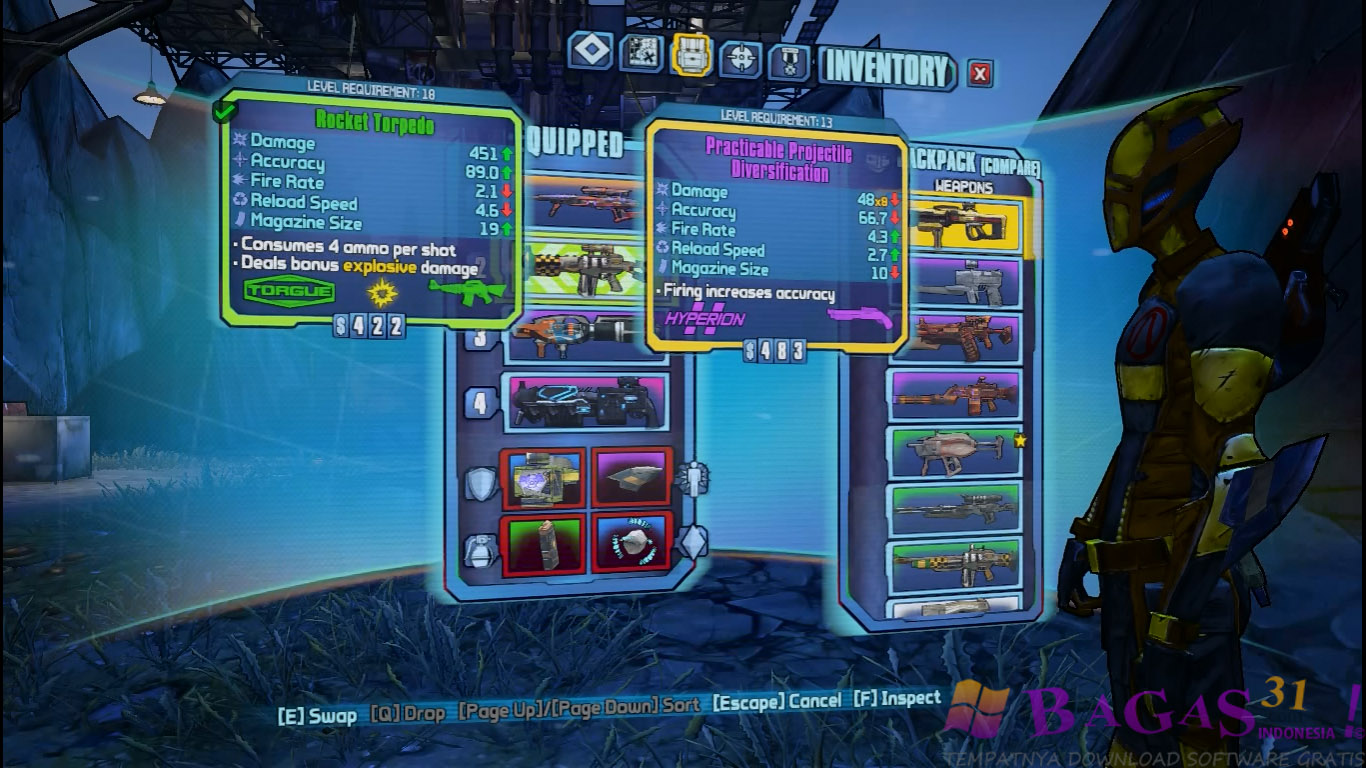Screen dimensions: 1366x768
Task: Switch to the Skills crosshair tab
Action: (741, 59)
